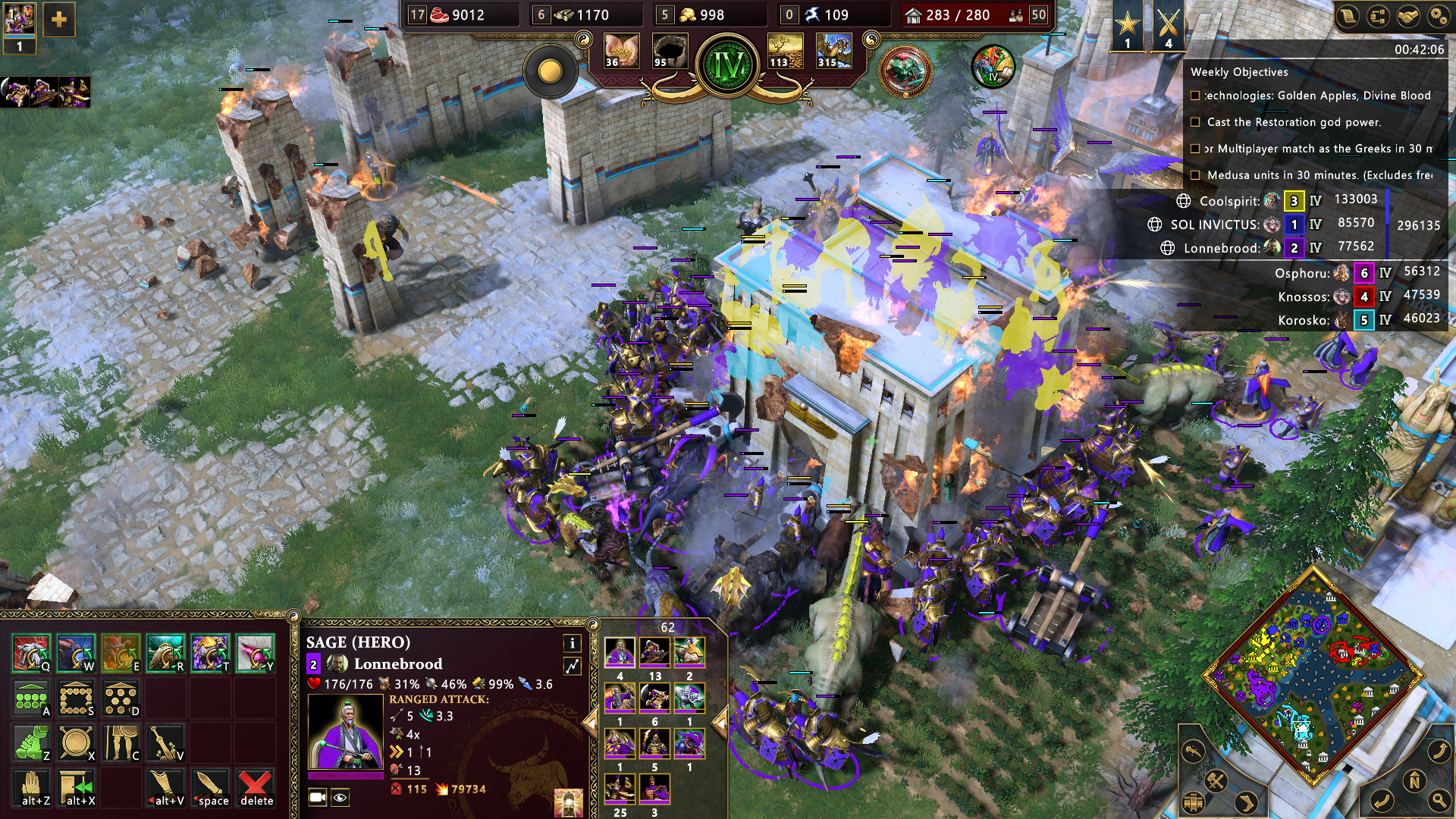
Task: Choose the spread formation command
Action: (x=121, y=698)
